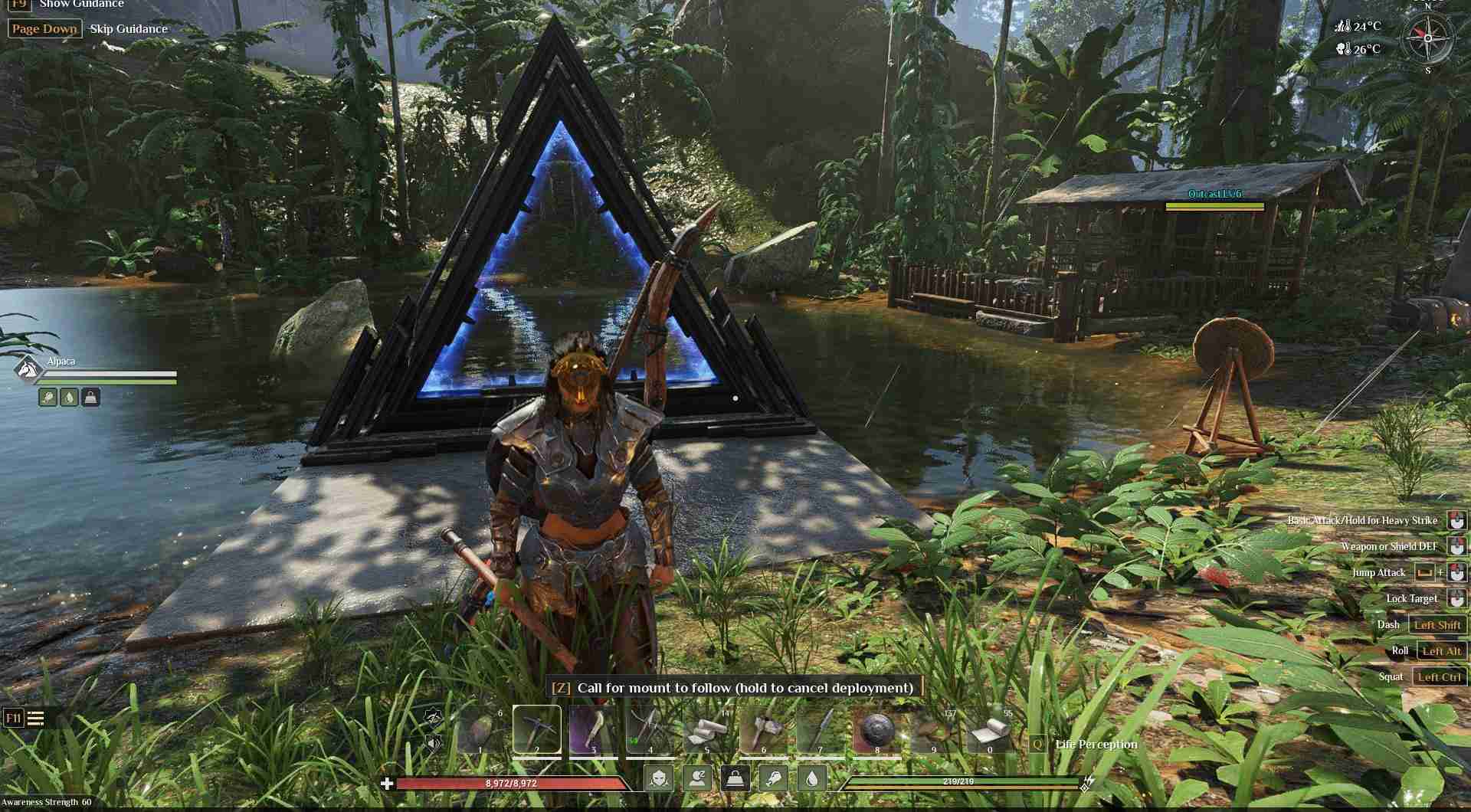
Task: Equip the spear in hotbar slot 7
Action: pyautogui.click(x=819, y=731)
